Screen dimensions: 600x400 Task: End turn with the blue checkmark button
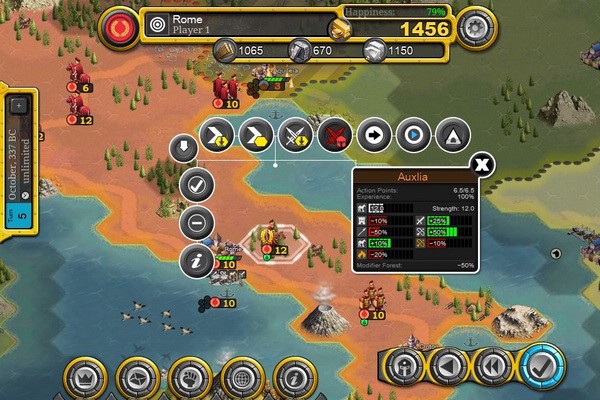(x=543, y=366)
